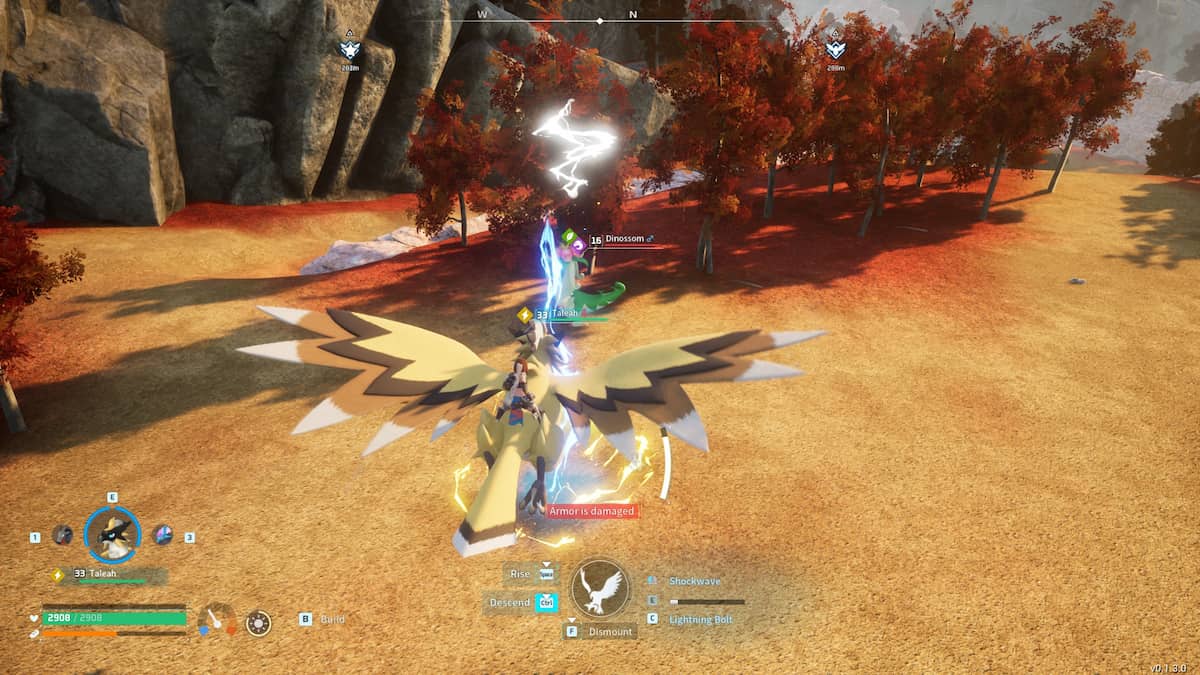Image resolution: width=1200 pixels, height=675 pixels.
Task: Activate the Shockwave skill
Action: (694, 581)
